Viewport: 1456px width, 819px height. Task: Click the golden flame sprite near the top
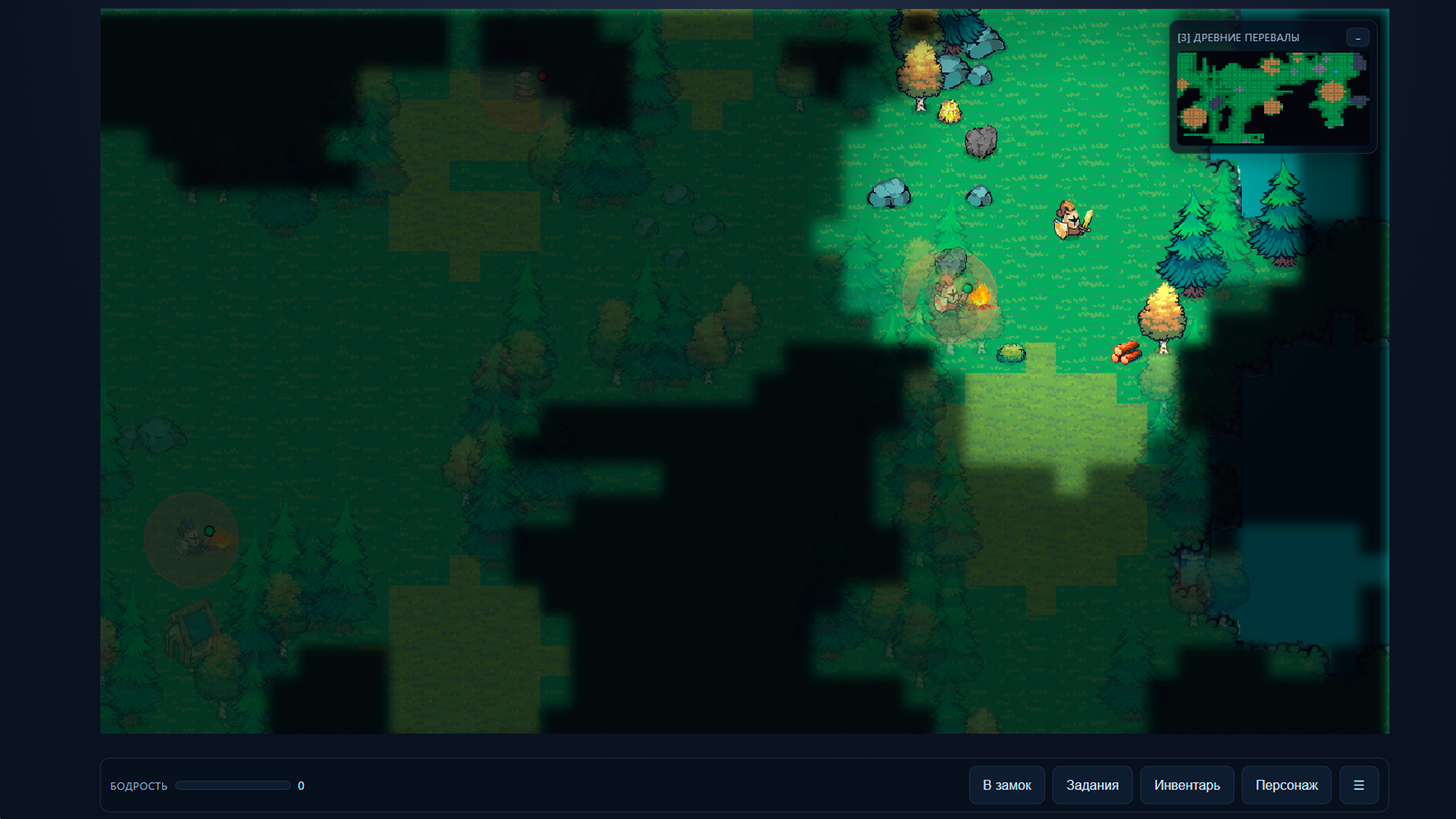949,112
